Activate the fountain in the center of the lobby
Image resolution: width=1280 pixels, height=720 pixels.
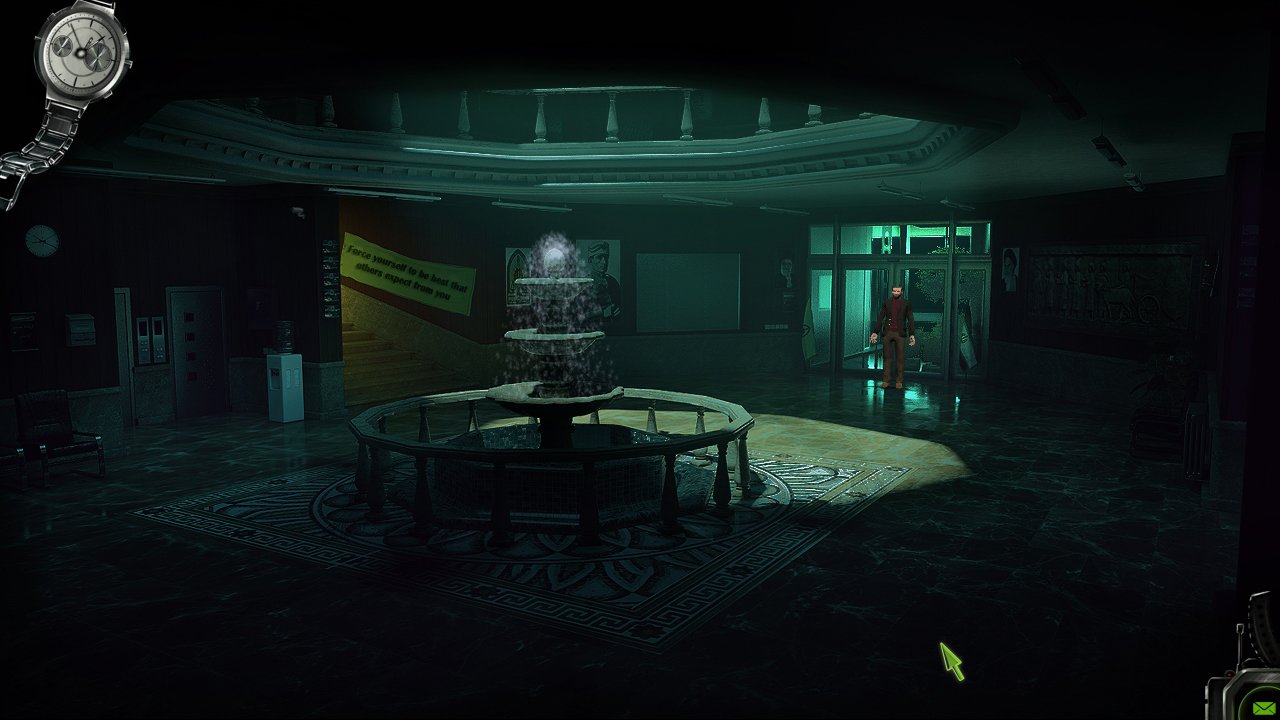tap(550, 390)
